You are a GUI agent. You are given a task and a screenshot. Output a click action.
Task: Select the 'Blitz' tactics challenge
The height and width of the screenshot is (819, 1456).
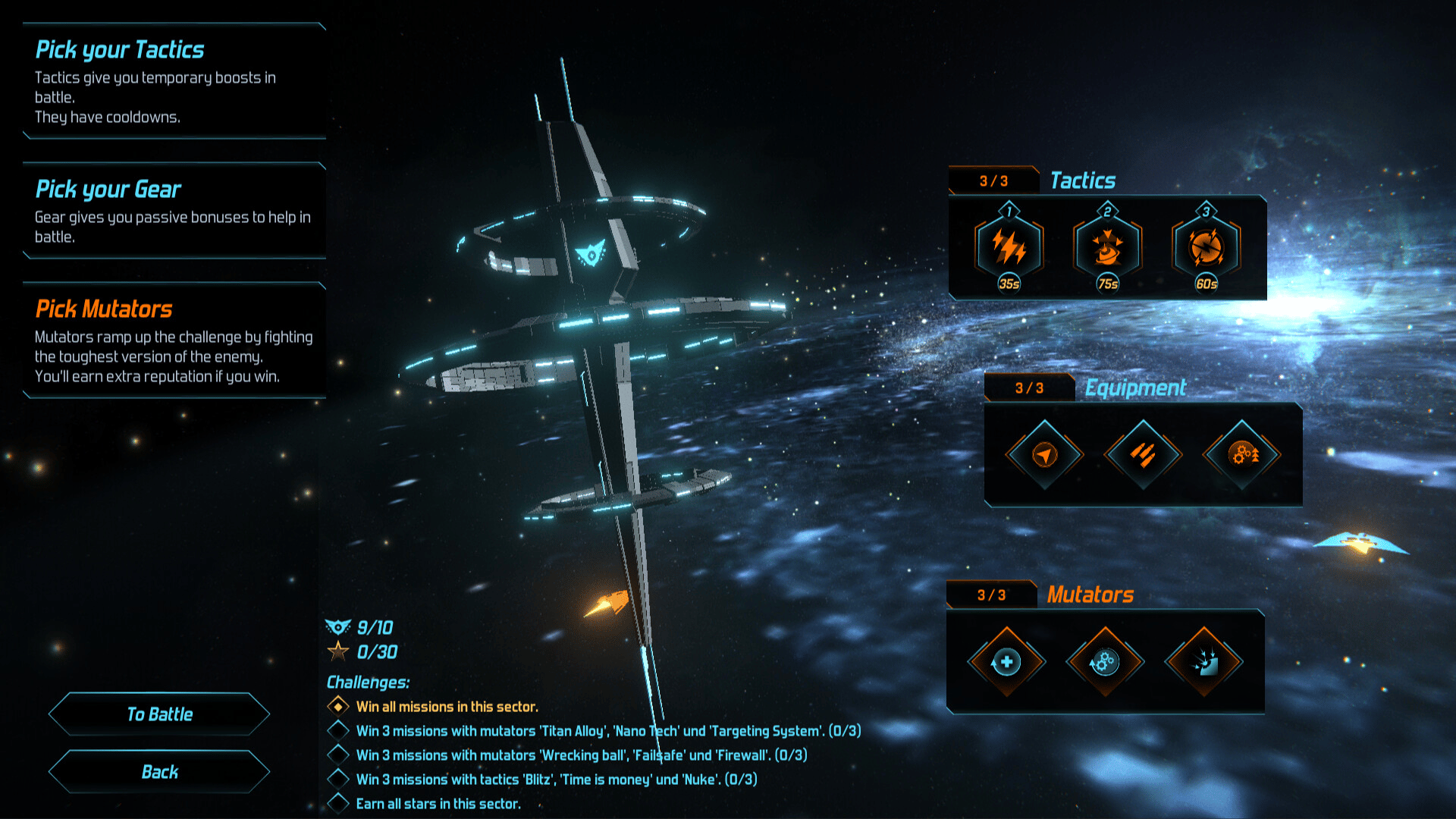click(556, 780)
